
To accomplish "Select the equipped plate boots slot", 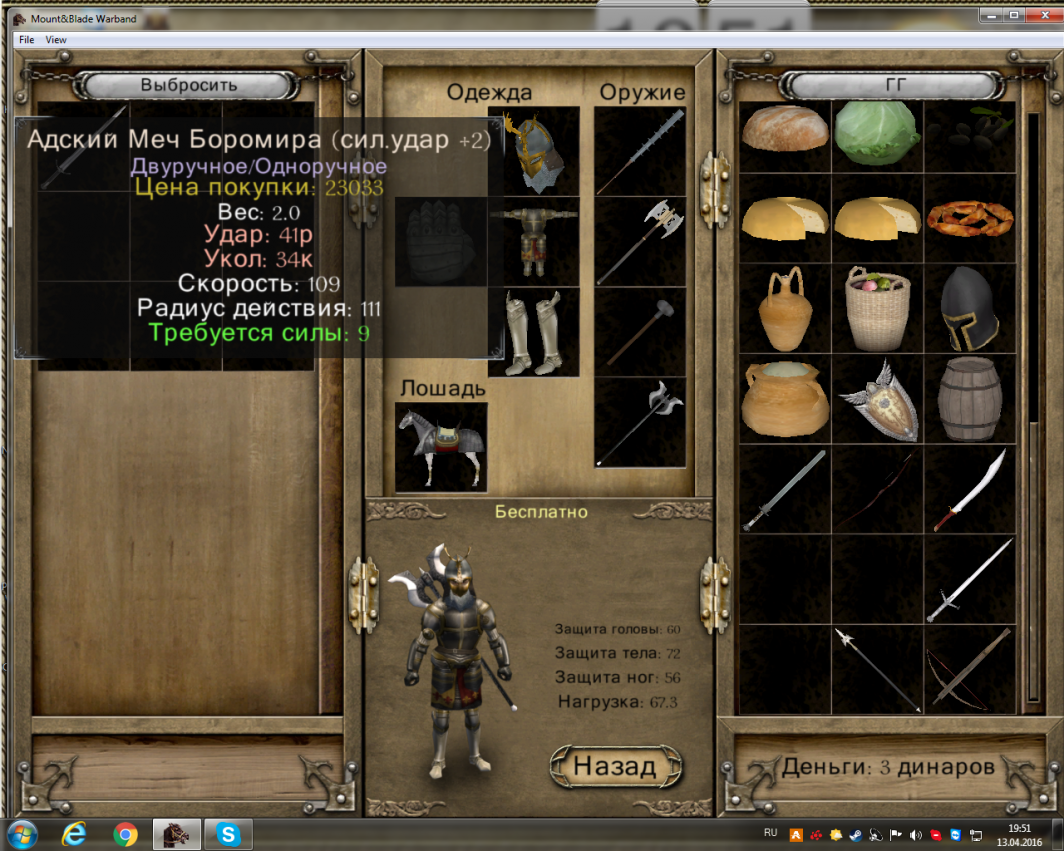I will [534, 332].
